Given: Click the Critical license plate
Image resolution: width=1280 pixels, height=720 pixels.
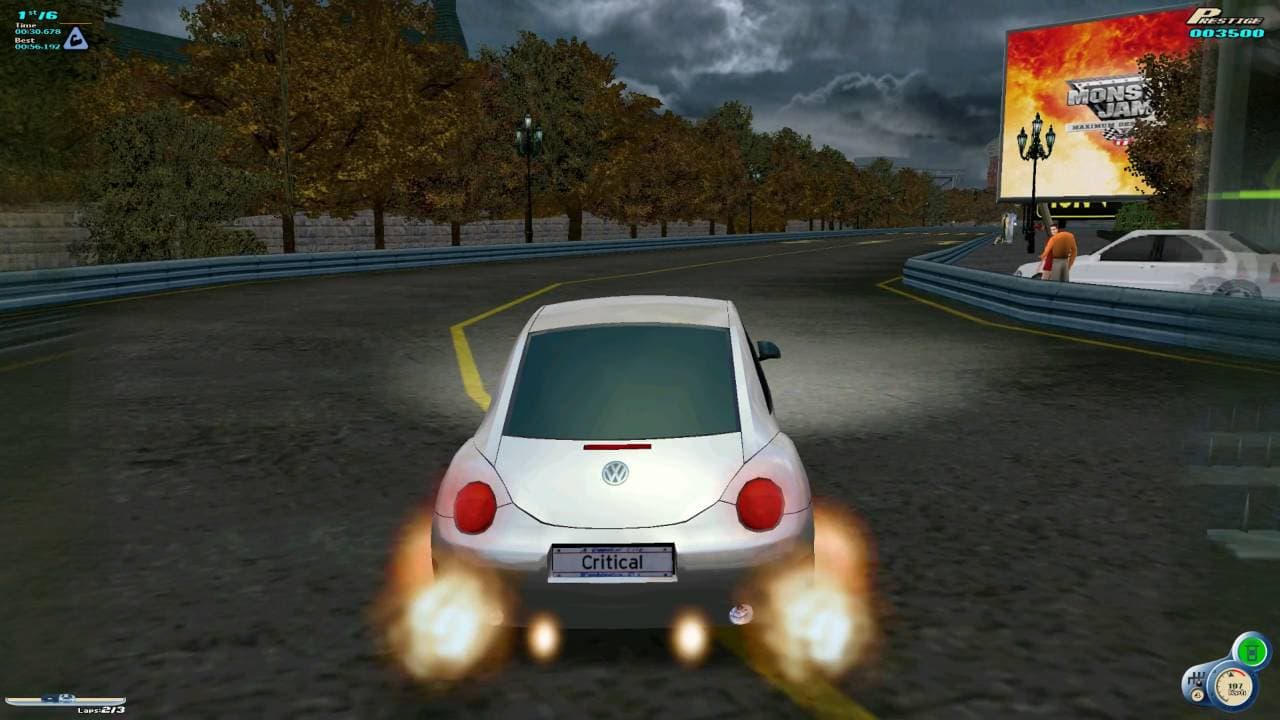Looking at the screenshot, I should click(612, 562).
